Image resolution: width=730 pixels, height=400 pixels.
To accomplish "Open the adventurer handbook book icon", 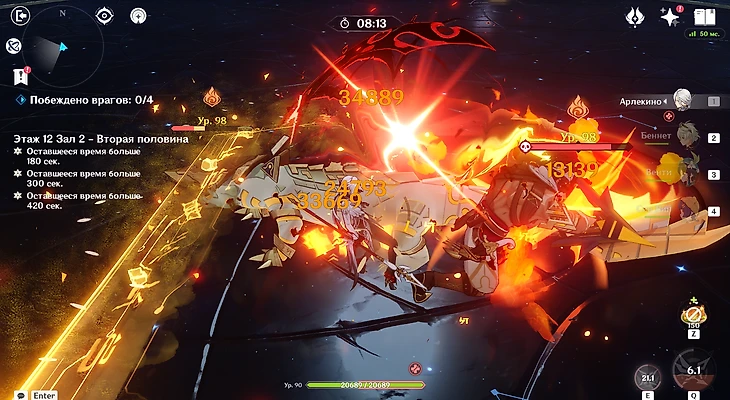I will pyautogui.click(x=704, y=16).
